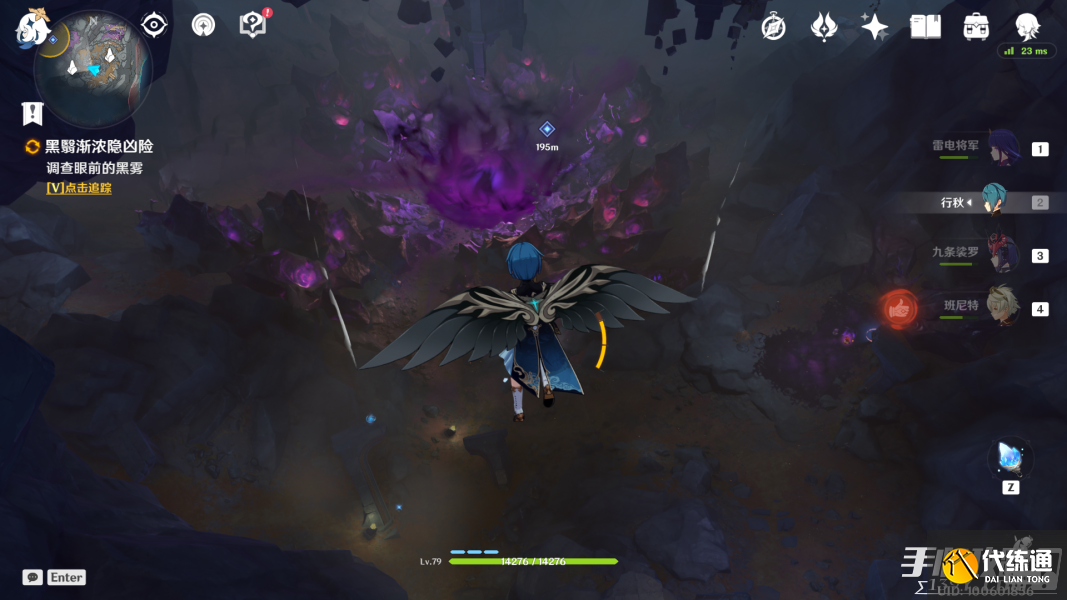Open the Paimon main menu
The height and width of the screenshot is (600, 1067).
(x=32, y=27)
